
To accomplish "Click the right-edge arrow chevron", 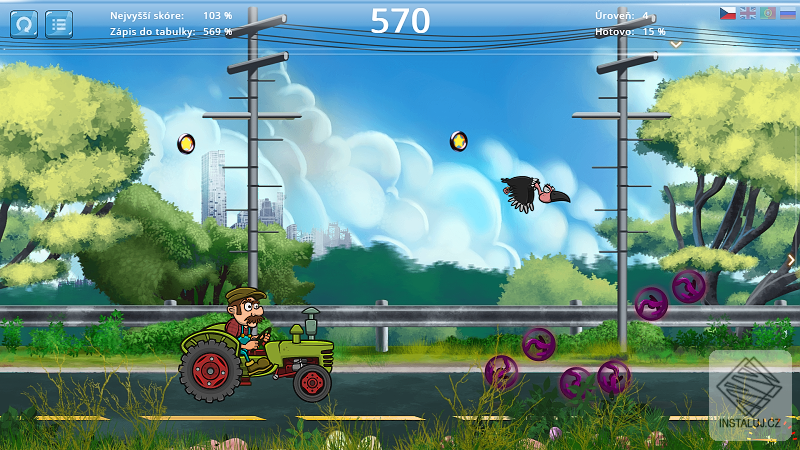I will (x=792, y=260).
